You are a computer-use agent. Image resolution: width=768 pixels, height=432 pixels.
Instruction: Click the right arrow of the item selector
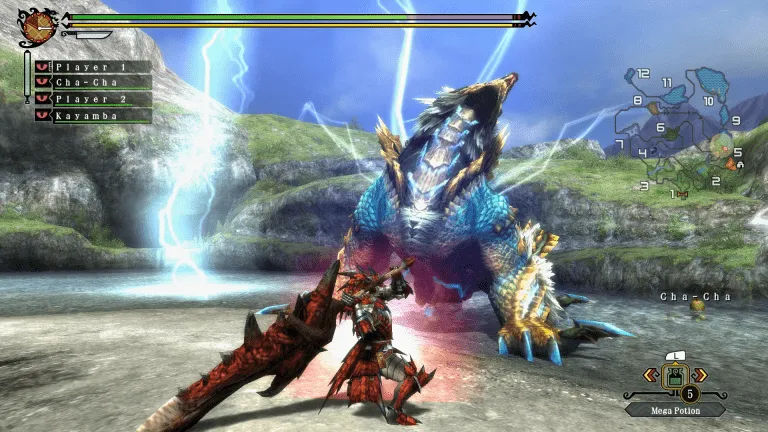(702, 375)
